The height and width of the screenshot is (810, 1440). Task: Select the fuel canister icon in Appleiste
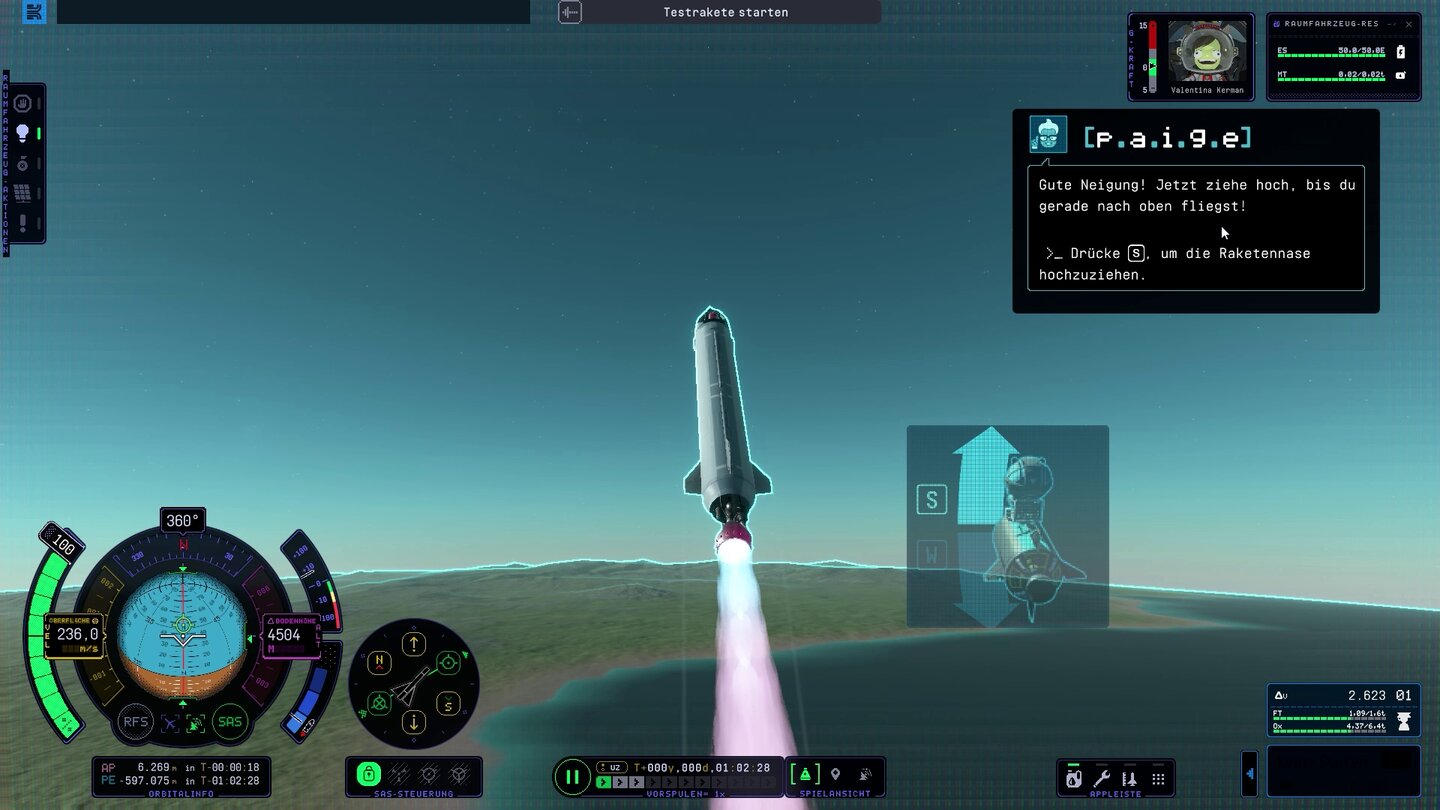[x=1073, y=778]
